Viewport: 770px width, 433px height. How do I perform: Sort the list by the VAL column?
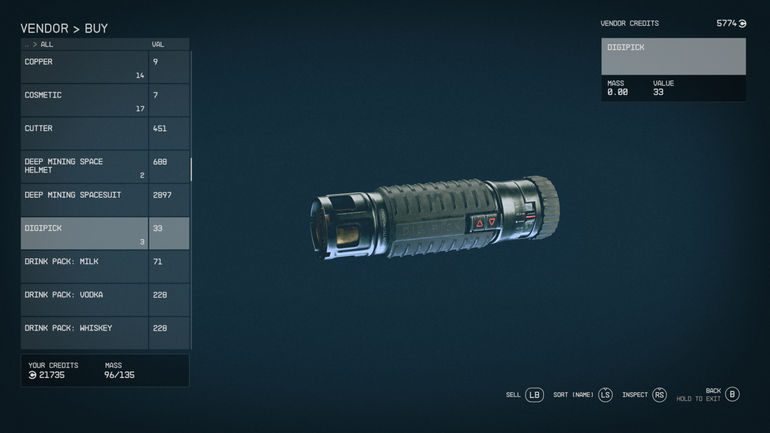coord(158,44)
